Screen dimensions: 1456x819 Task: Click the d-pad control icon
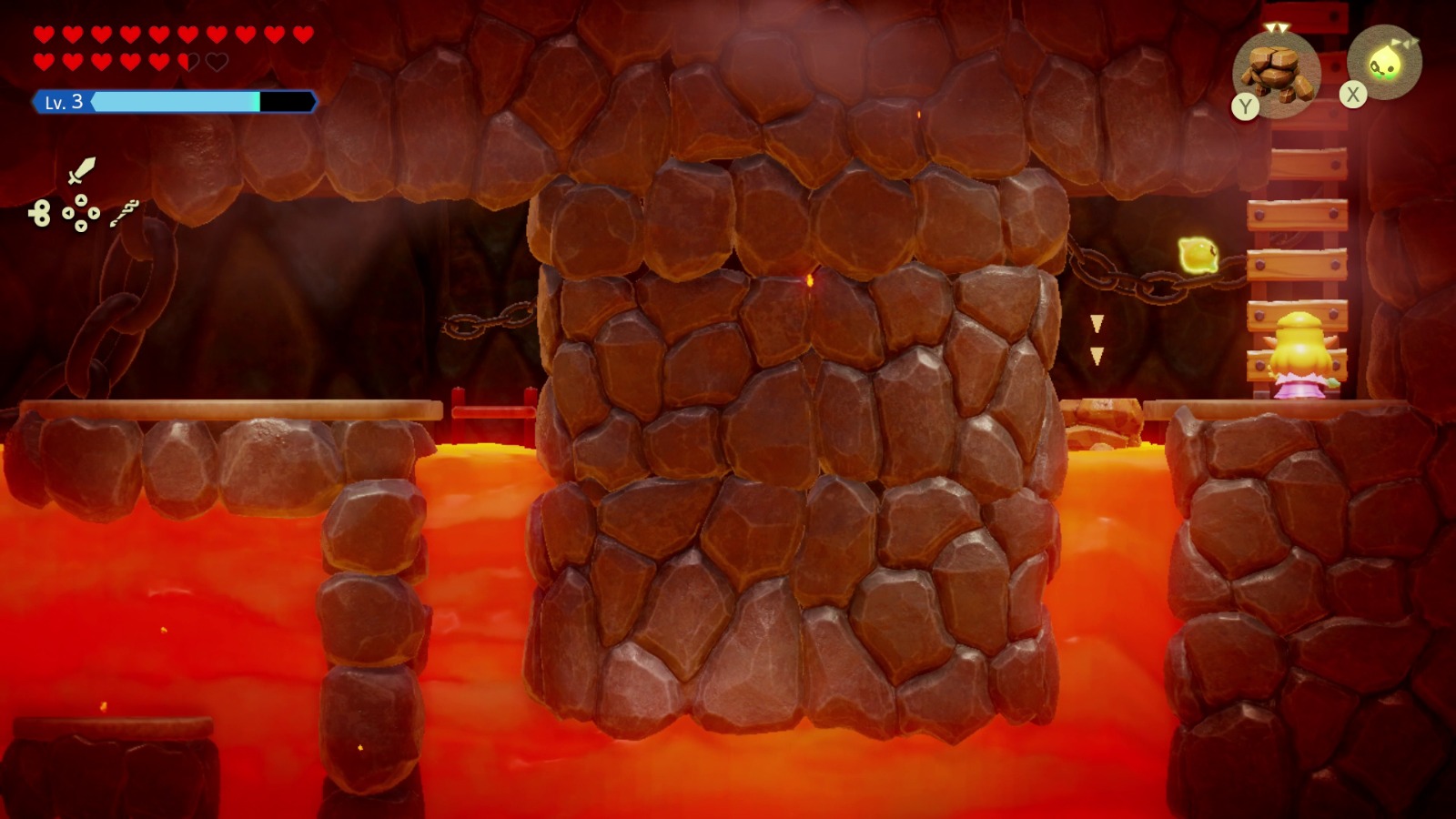(82, 212)
